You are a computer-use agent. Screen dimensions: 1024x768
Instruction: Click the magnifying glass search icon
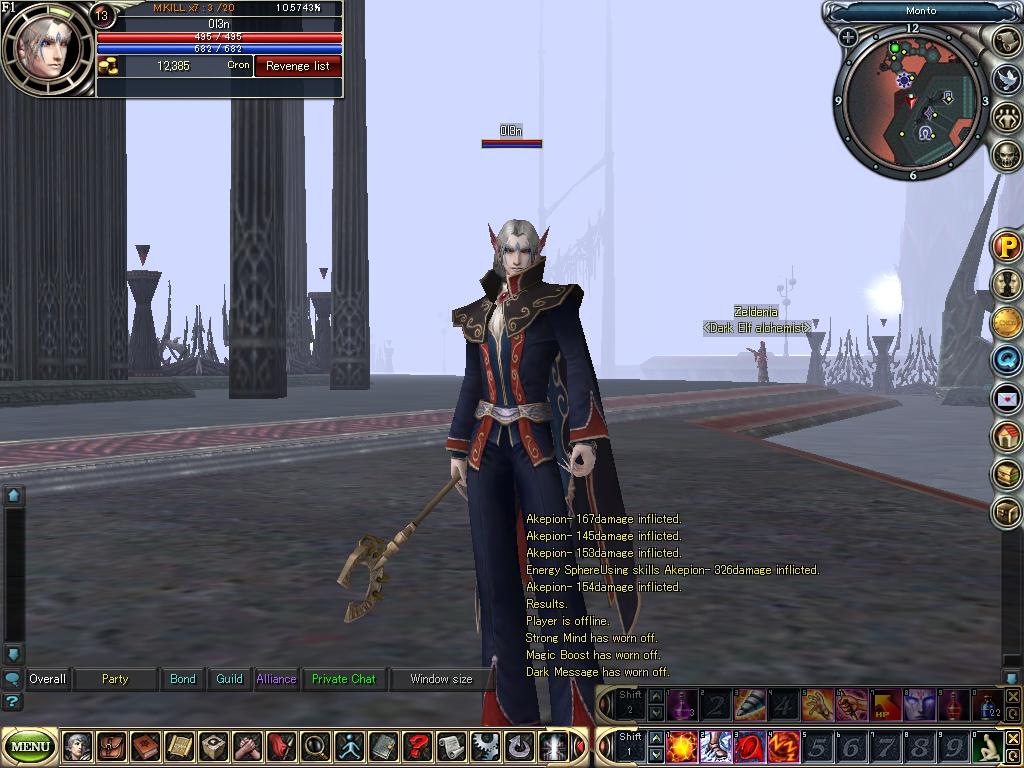315,746
